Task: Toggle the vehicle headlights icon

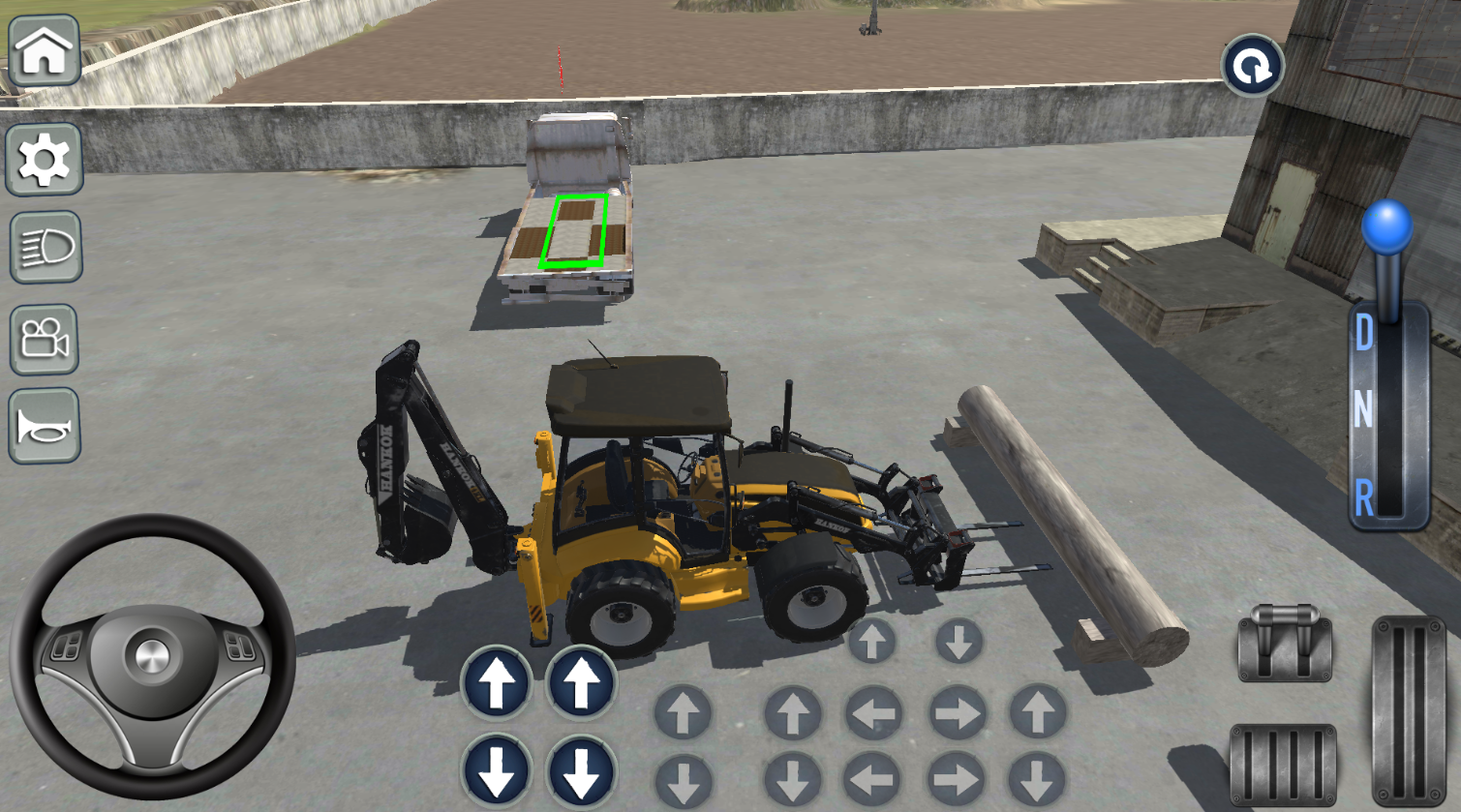Action: point(43,250)
